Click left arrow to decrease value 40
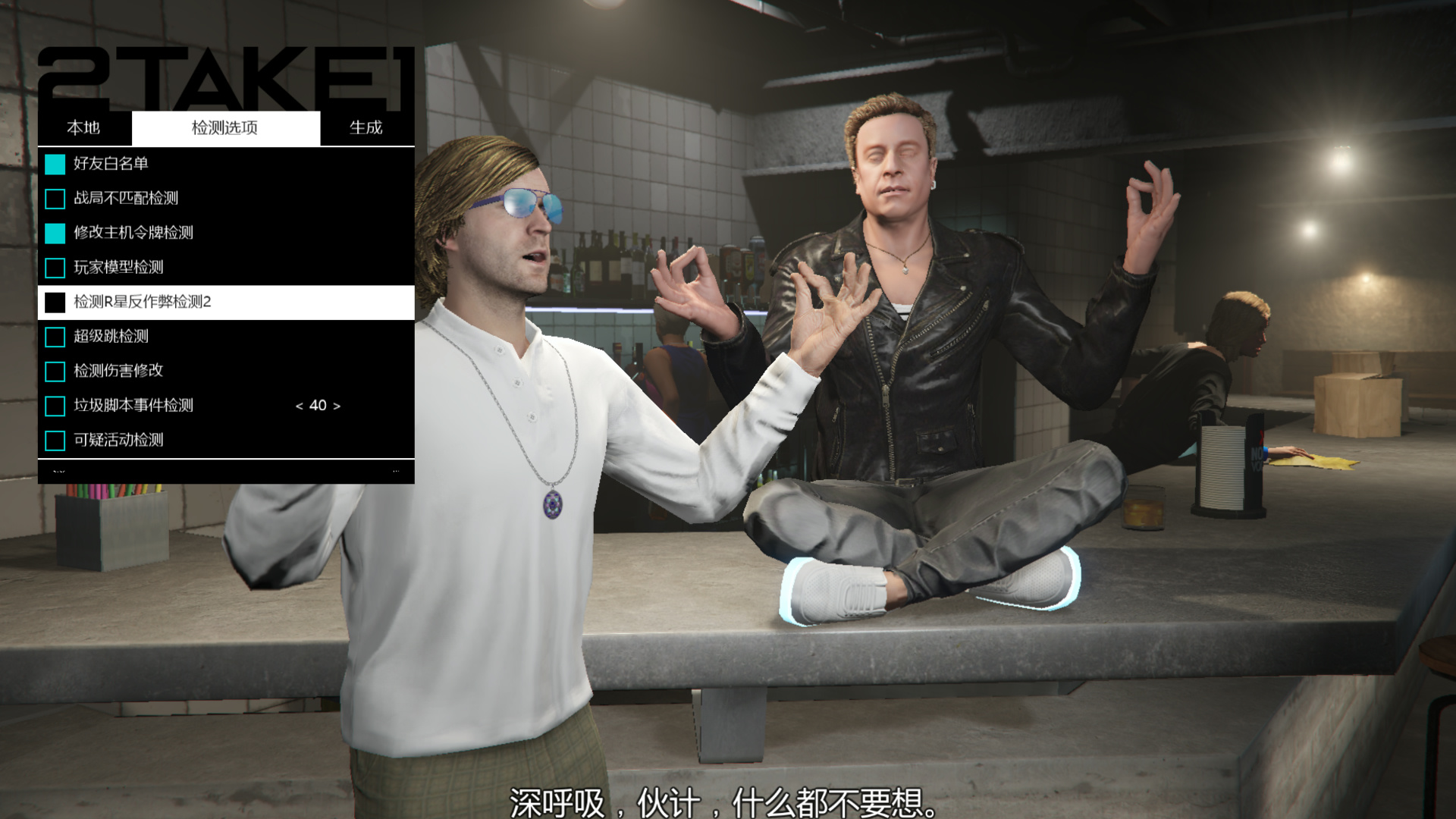The height and width of the screenshot is (819, 1456). coord(299,406)
